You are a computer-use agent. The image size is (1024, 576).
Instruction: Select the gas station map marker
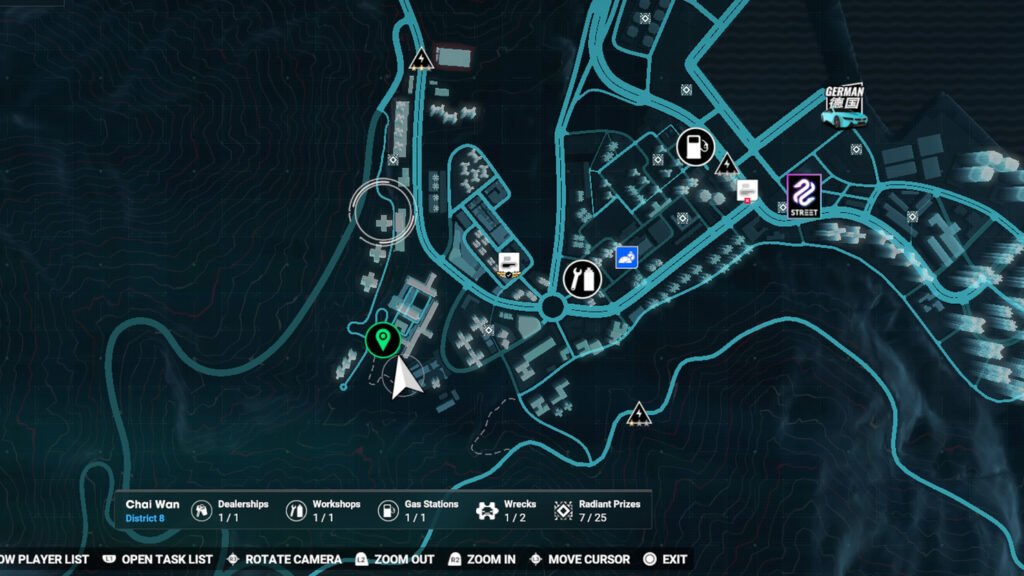coord(695,146)
